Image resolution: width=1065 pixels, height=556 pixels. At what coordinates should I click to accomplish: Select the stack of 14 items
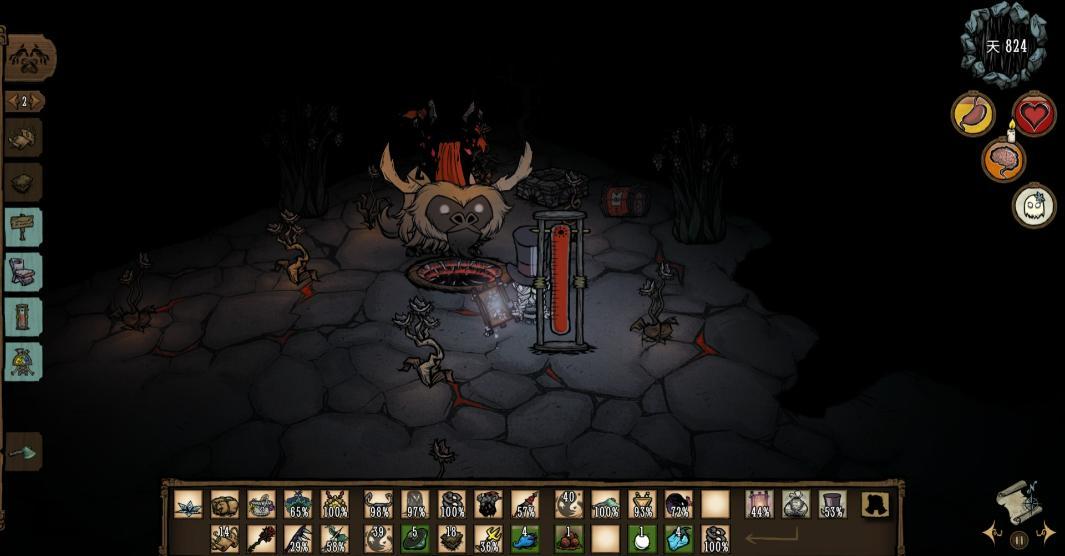(x=225, y=538)
